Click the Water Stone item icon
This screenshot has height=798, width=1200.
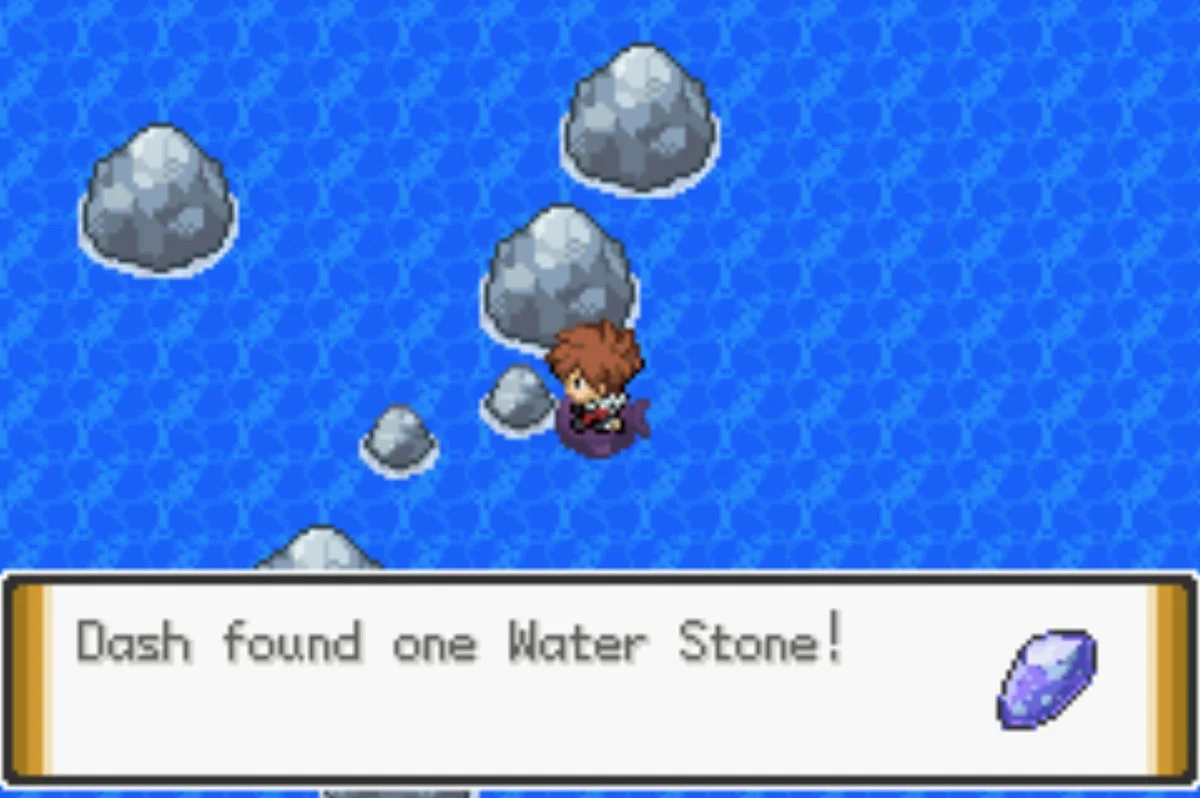click(x=1046, y=678)
